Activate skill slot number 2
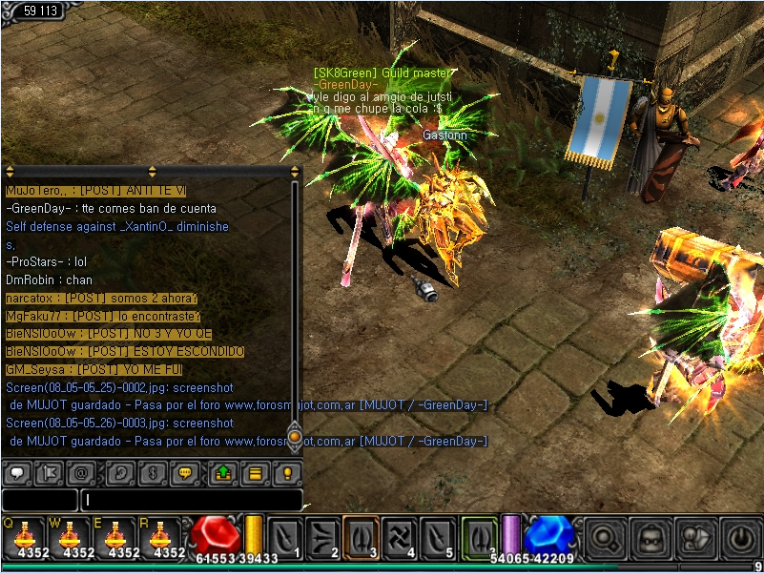 click(x=323, y=537)
